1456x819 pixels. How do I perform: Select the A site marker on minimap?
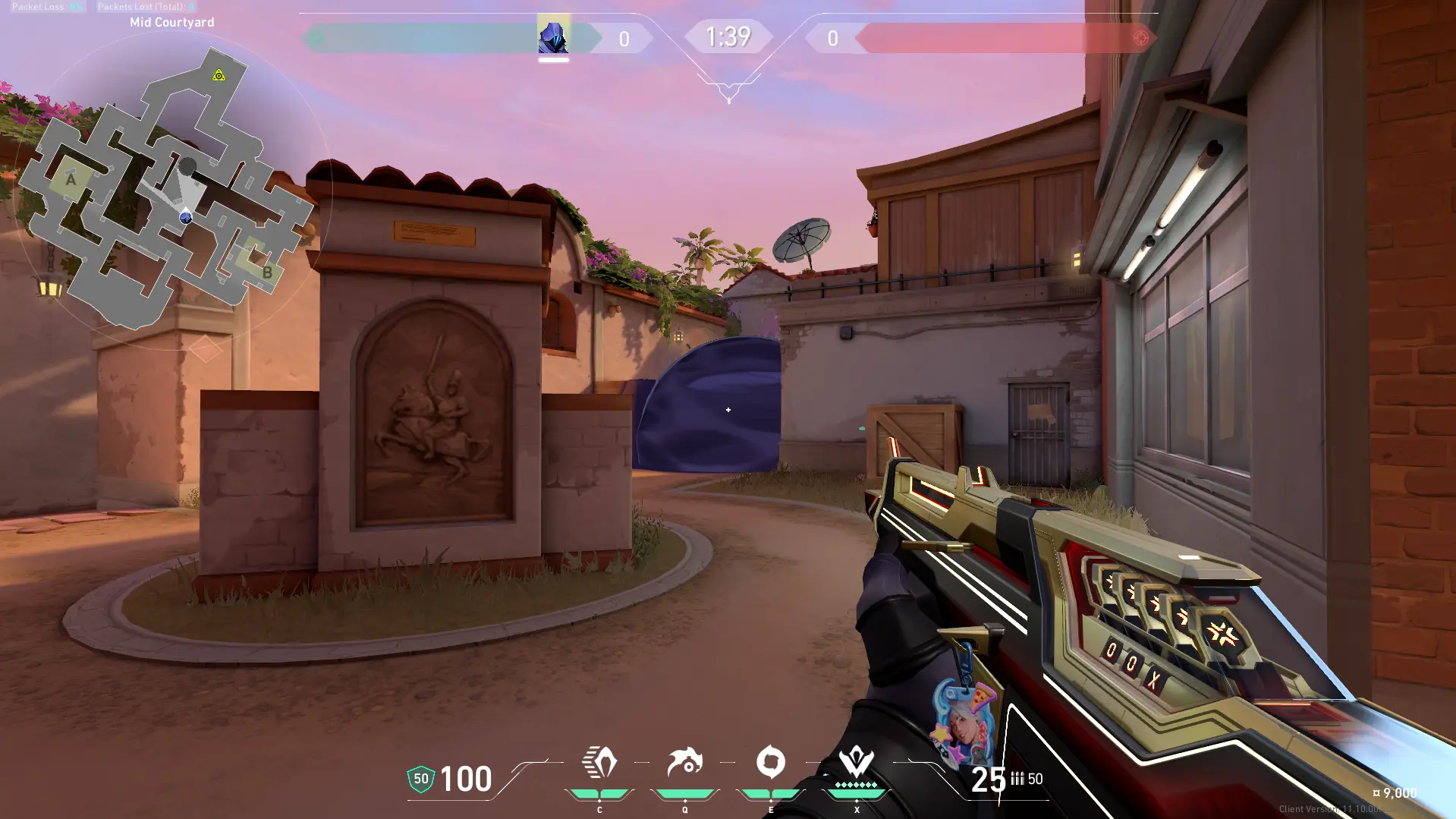pyautogui.click(x=71, y=180)
